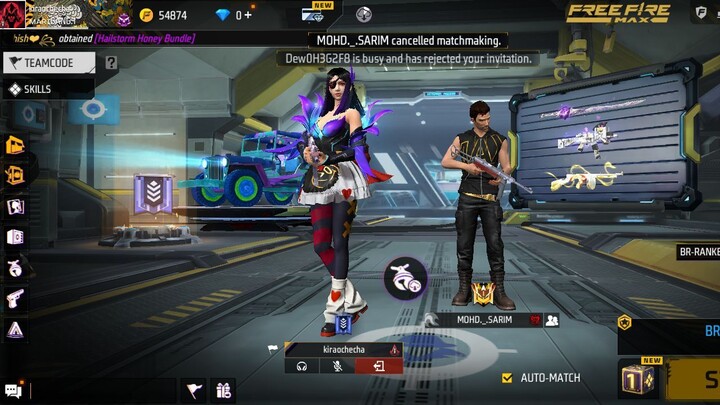Open the flag icon on bottom bar

(x=194, y=390)
